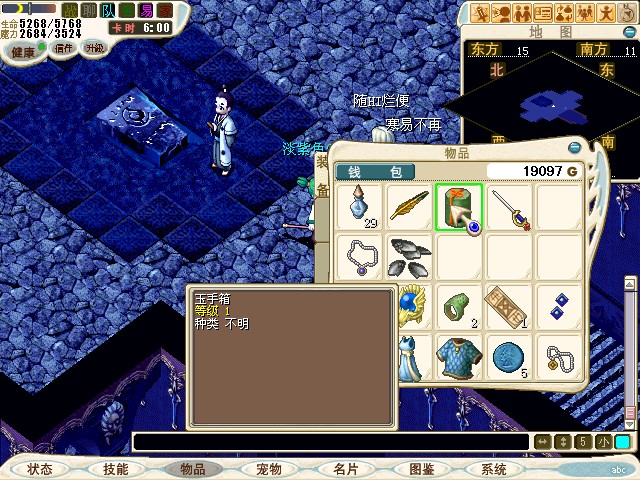Open the 名片 (Name Card) menu
640x480 pixels.
346,468
